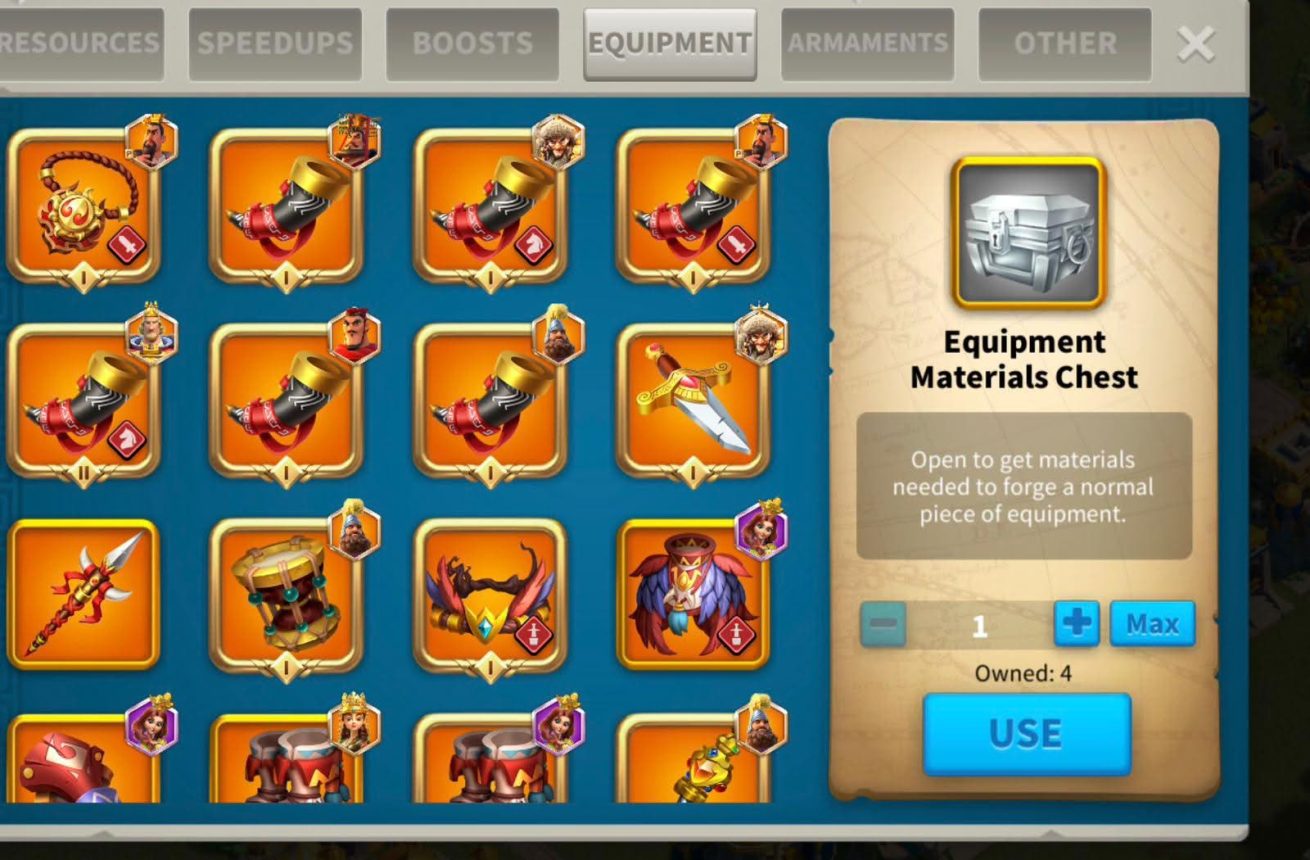Show the Armaments tab
Screen dimensions: 1310x860
point(867,44)
